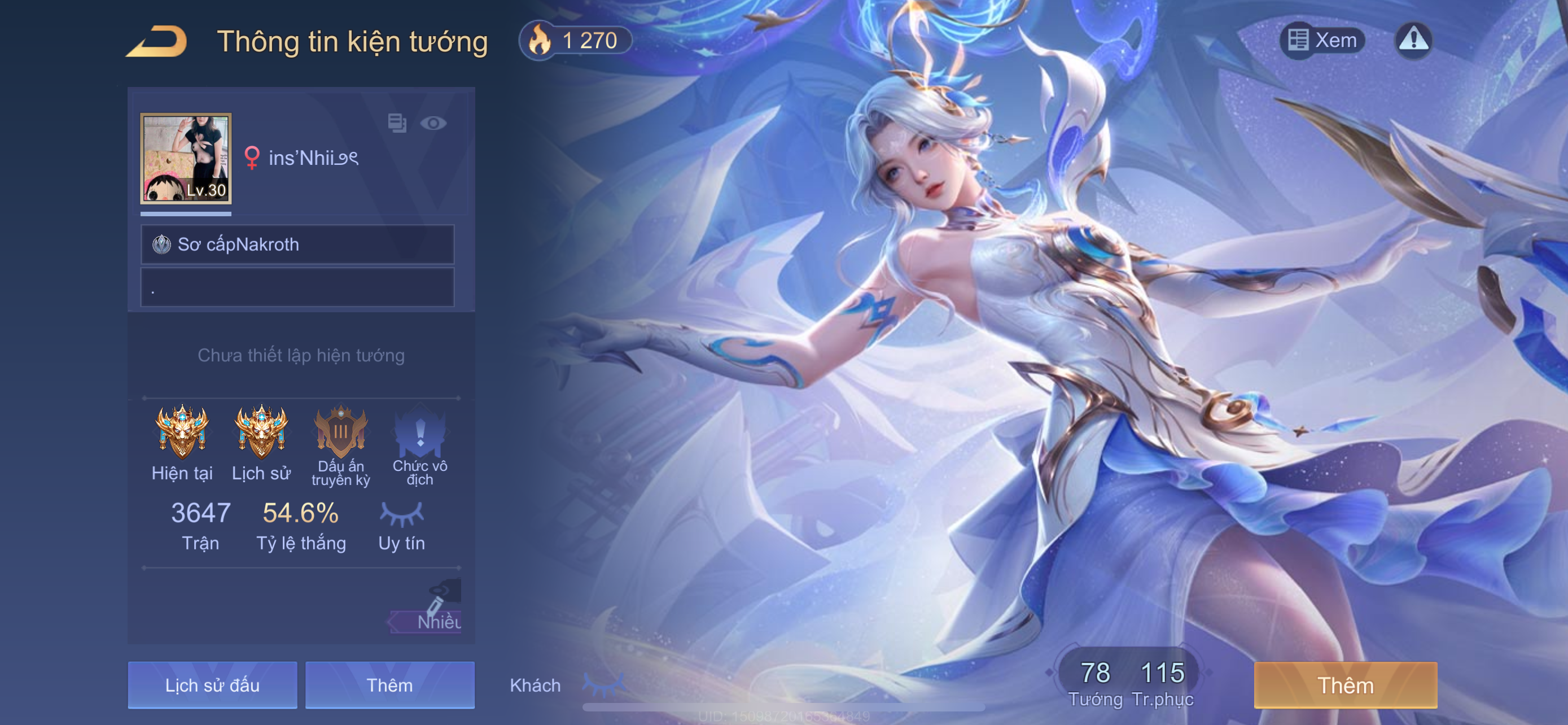Click the blue Thêm button
Screen dimensions: 1568x725
(389, 685)
